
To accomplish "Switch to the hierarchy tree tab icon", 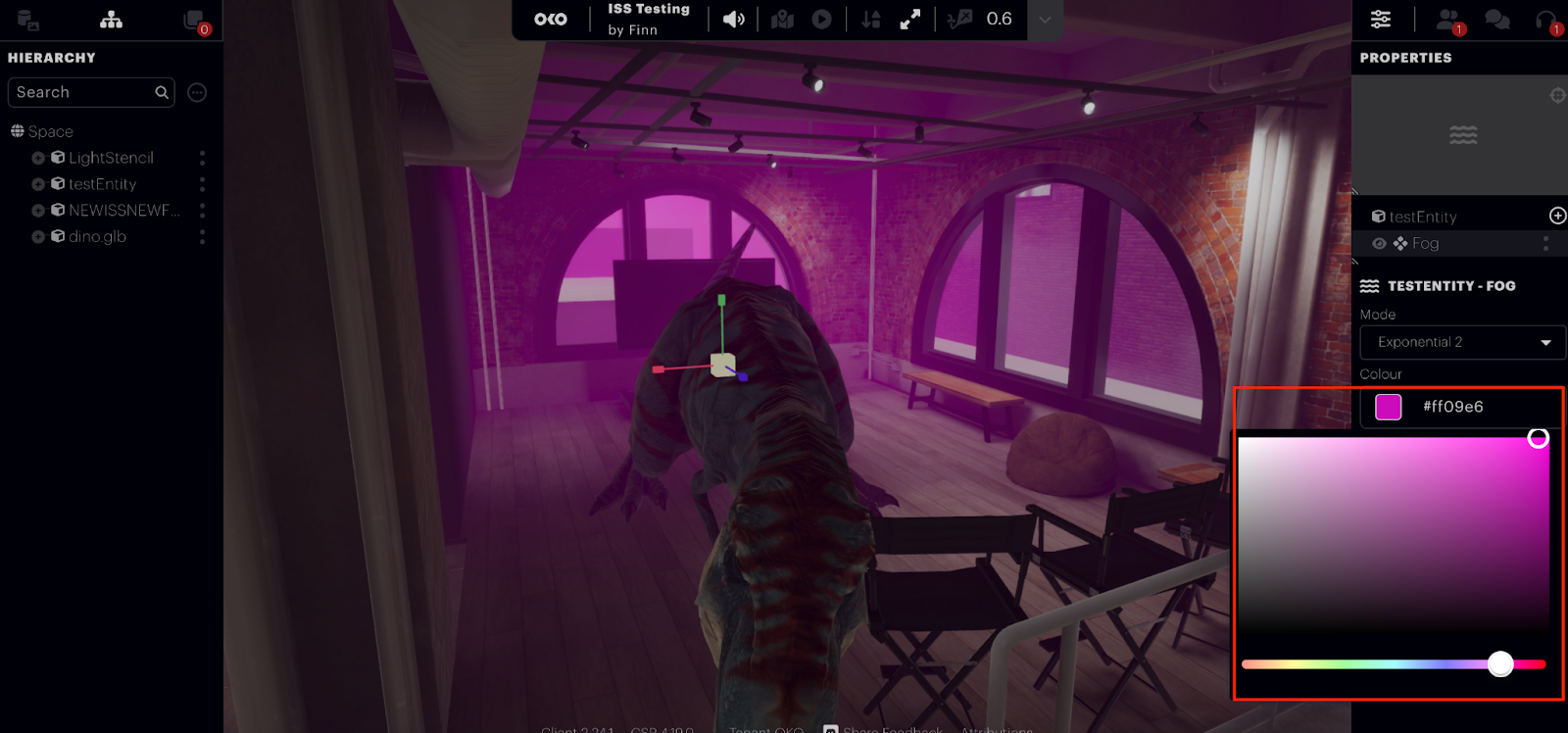I will tap(112, 20).
